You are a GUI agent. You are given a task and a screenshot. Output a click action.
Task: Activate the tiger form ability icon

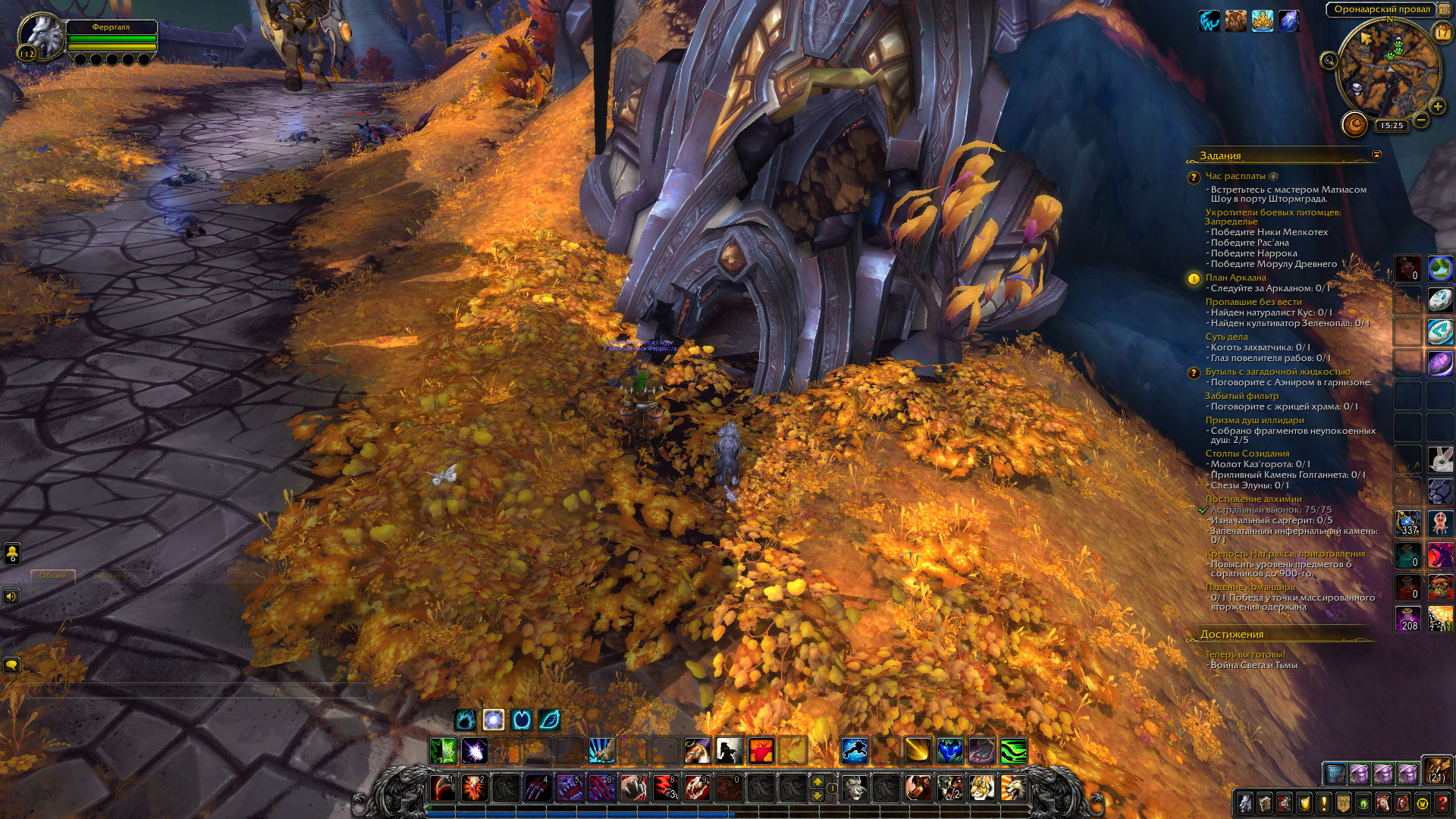click(x=981, y=789)
